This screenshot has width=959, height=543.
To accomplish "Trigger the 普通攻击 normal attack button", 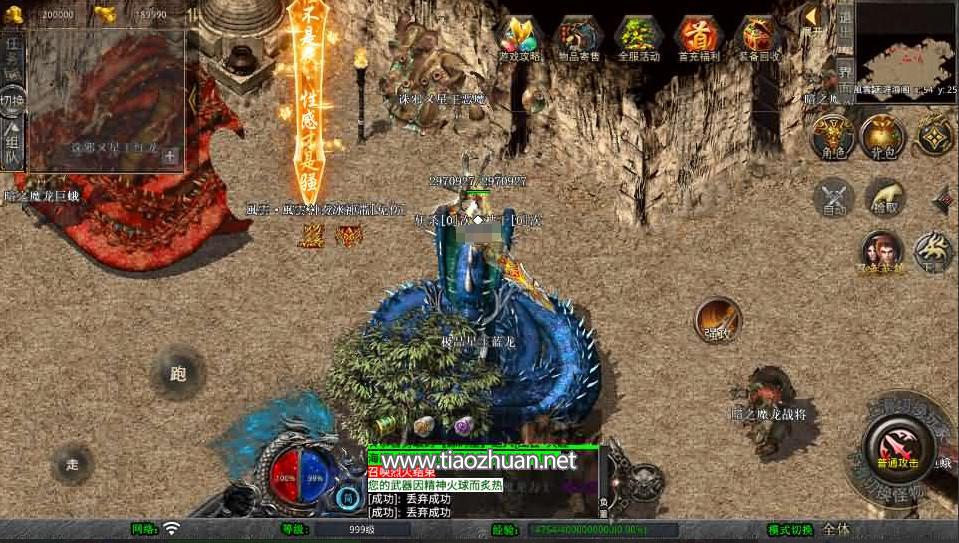I will 893,441.
